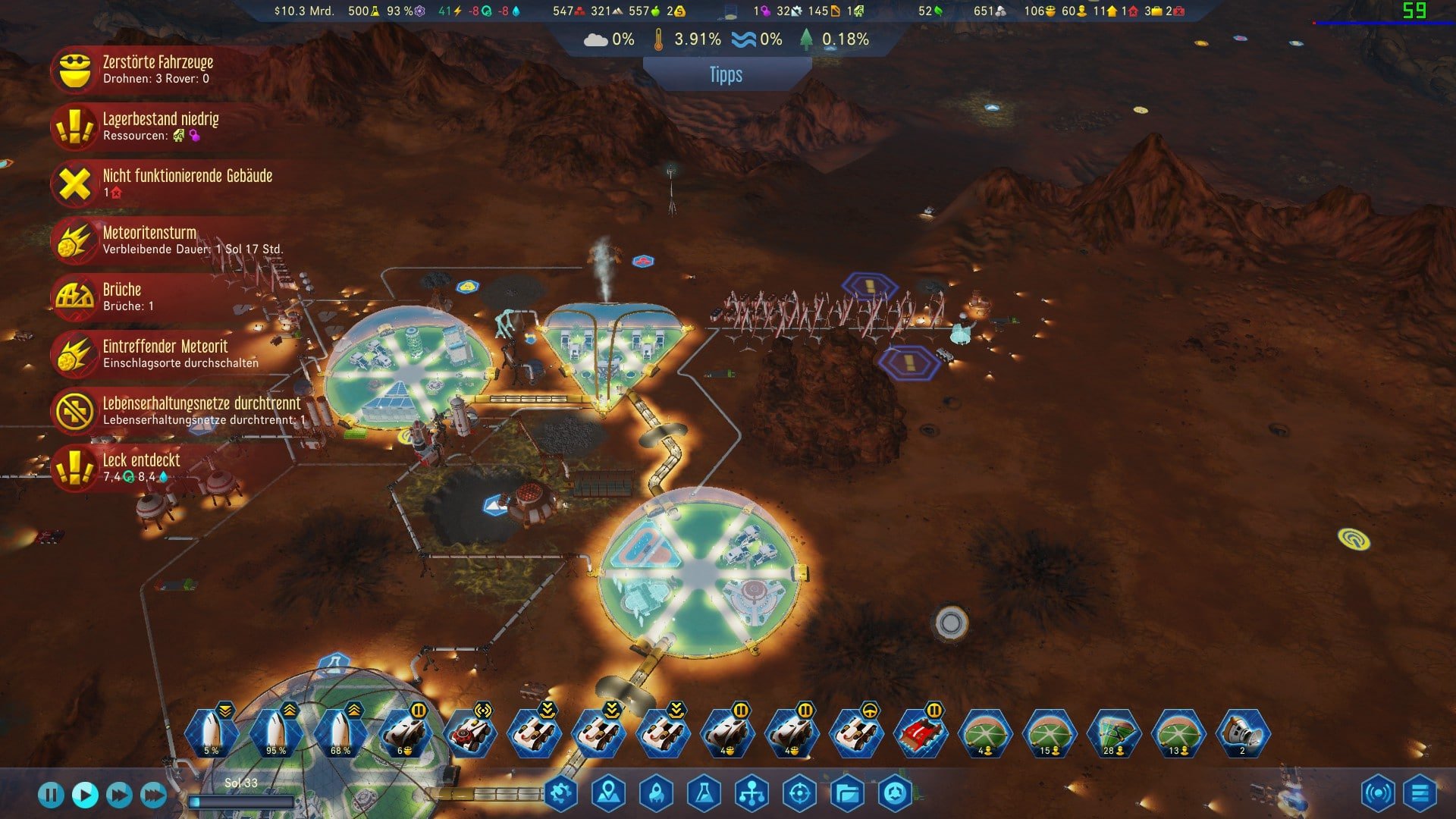Open the map overview pin button
This screenshot has height=819, width=1456.
pyautogui.click(x=609, y=794)
